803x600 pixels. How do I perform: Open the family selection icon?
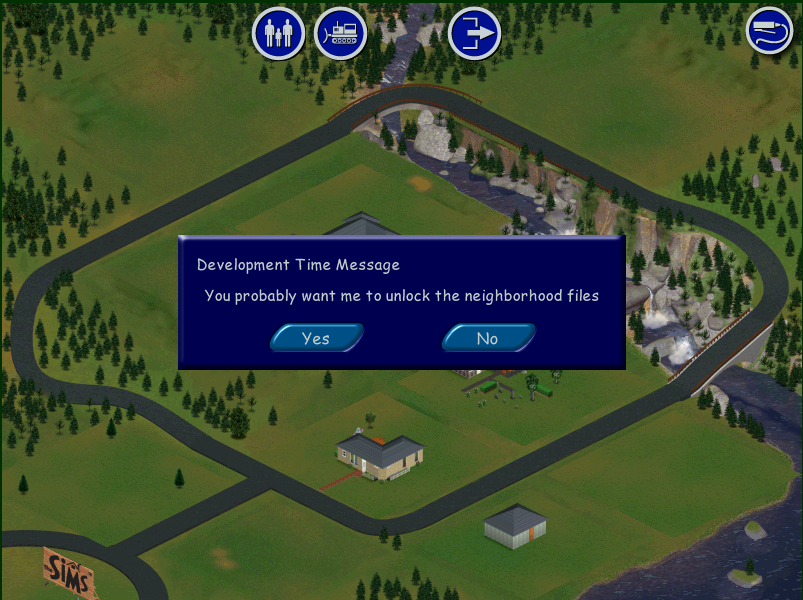pos(278,33)
